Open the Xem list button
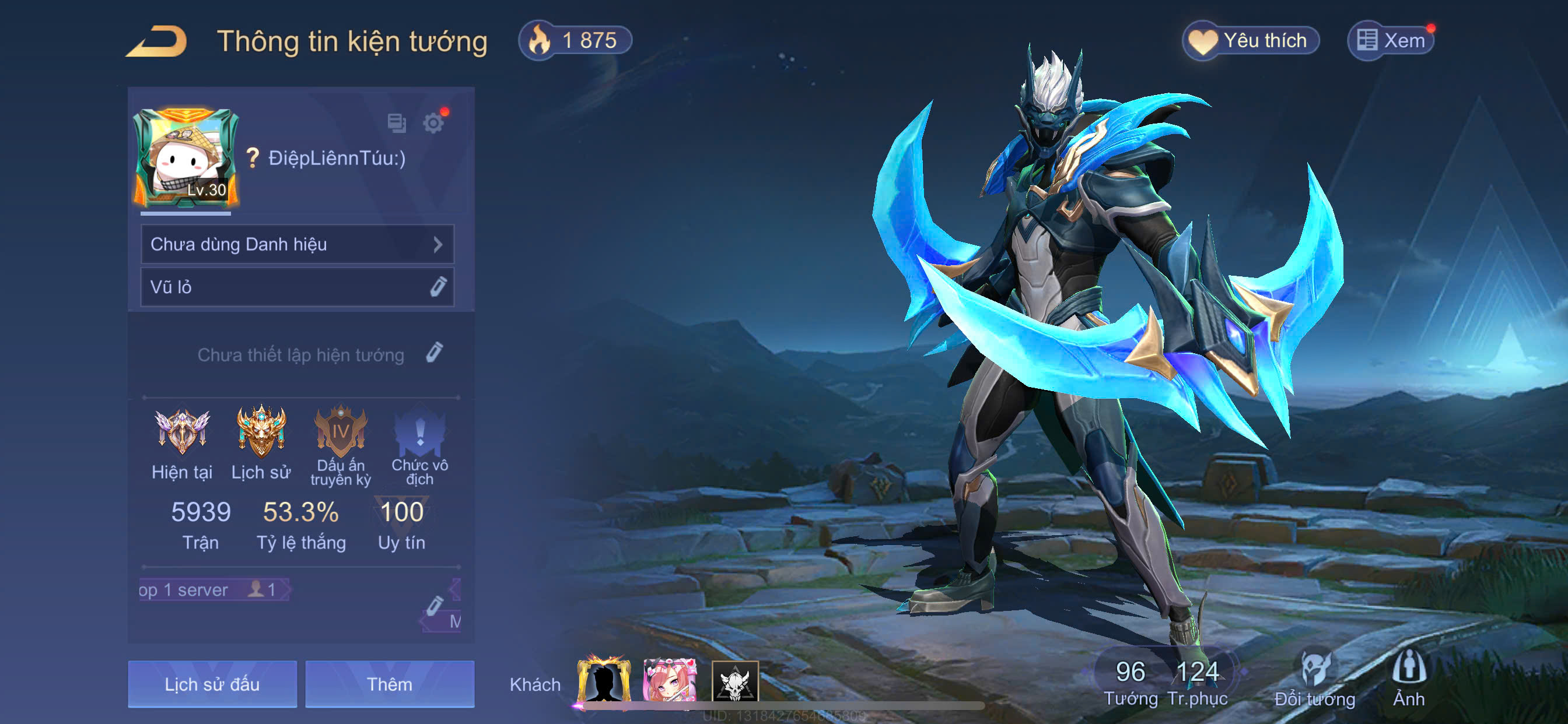The image size is (1568, 724). click(x=1391, y=41)
